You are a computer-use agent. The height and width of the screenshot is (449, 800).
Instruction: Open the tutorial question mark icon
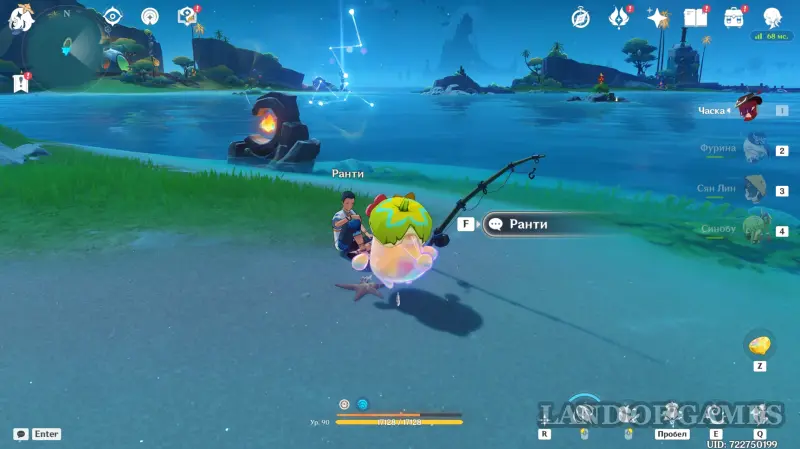pyautogui.click(x=187, y=16)
